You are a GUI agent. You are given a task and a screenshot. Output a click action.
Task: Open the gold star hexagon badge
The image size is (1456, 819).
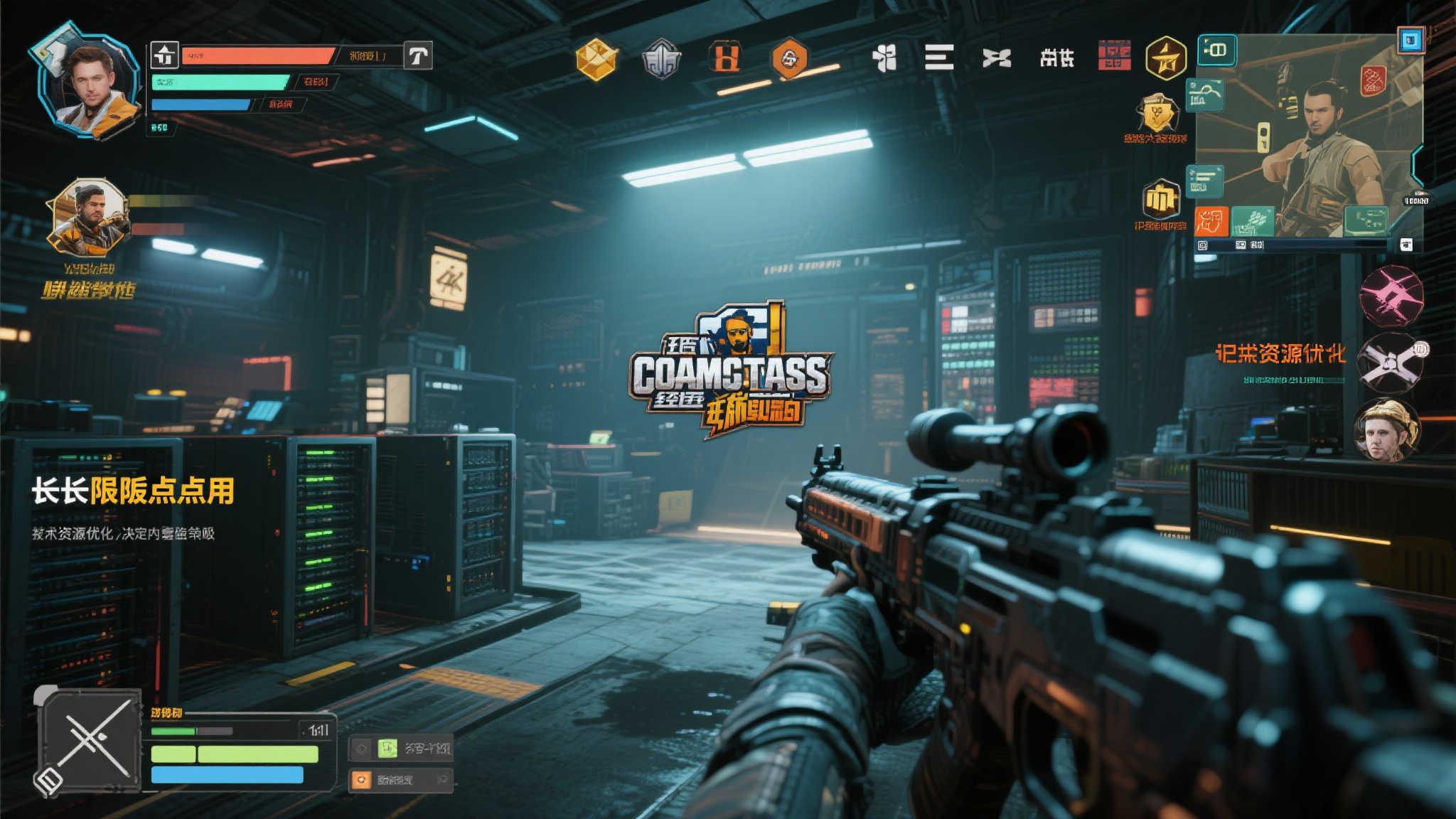pyautogui.click(x=1166, y=58)
